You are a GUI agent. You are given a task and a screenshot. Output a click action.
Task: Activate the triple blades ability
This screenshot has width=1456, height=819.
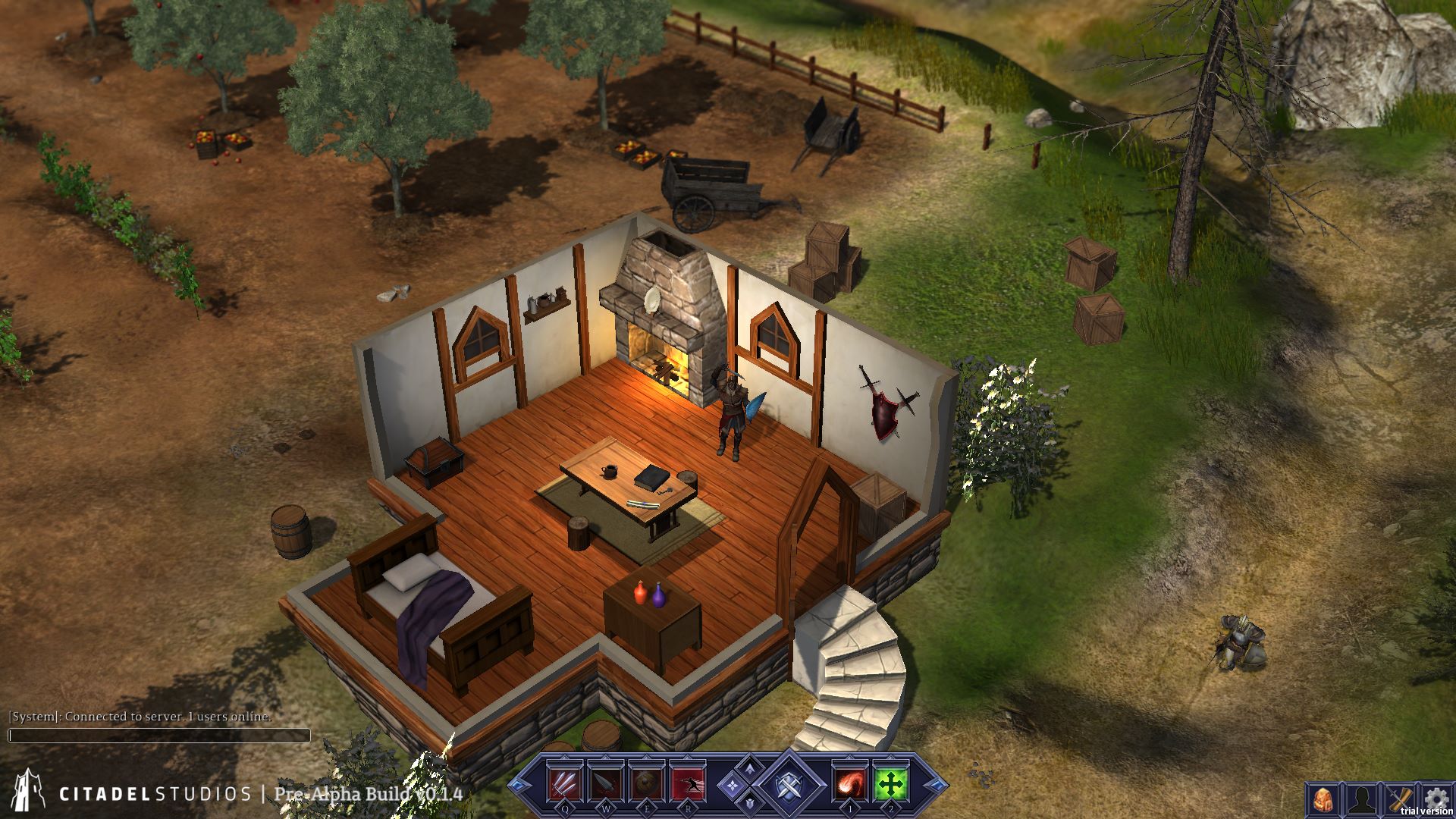click(565, 783)
